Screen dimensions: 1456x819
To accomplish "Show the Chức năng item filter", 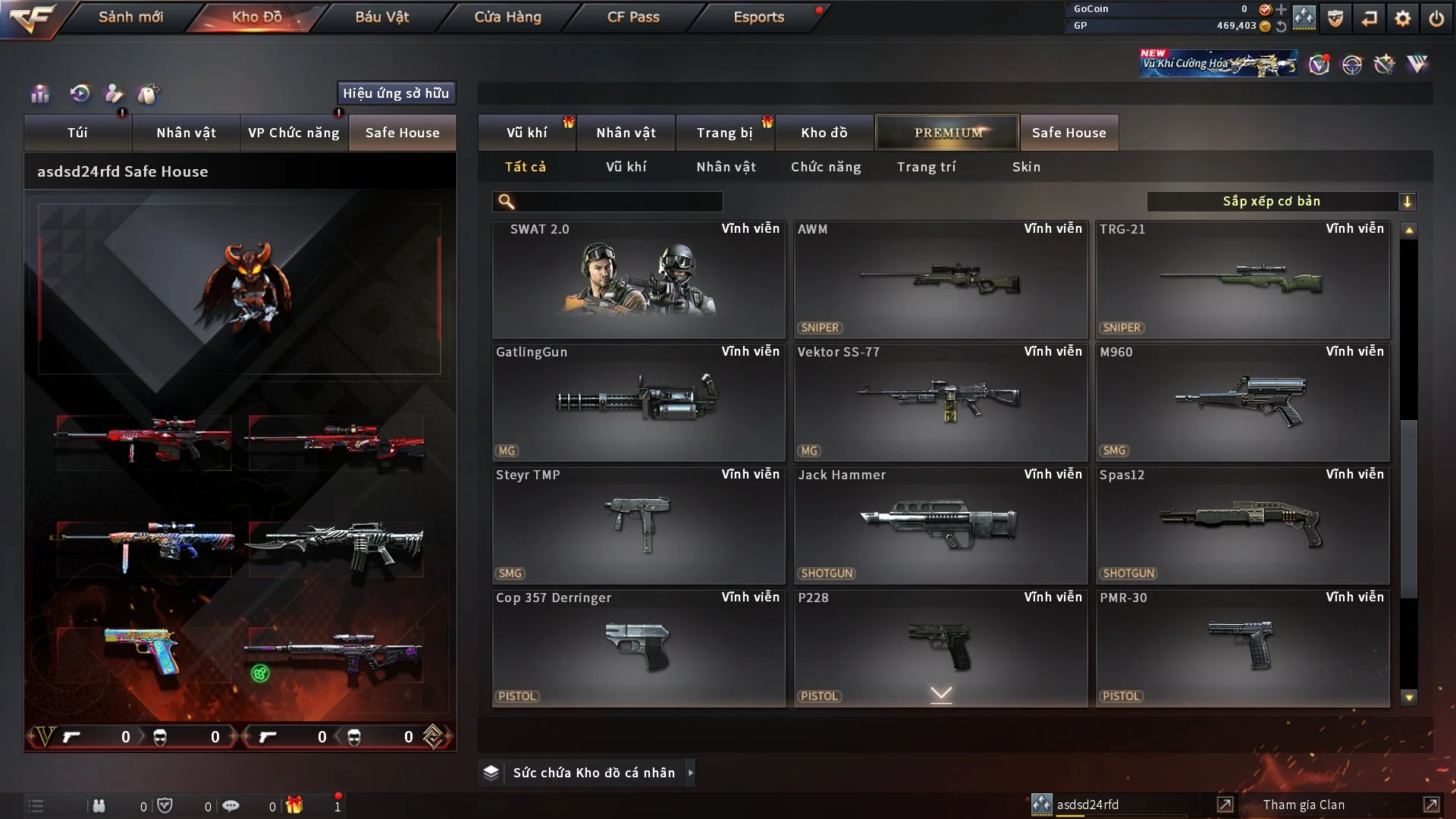I will coord(826,167).
